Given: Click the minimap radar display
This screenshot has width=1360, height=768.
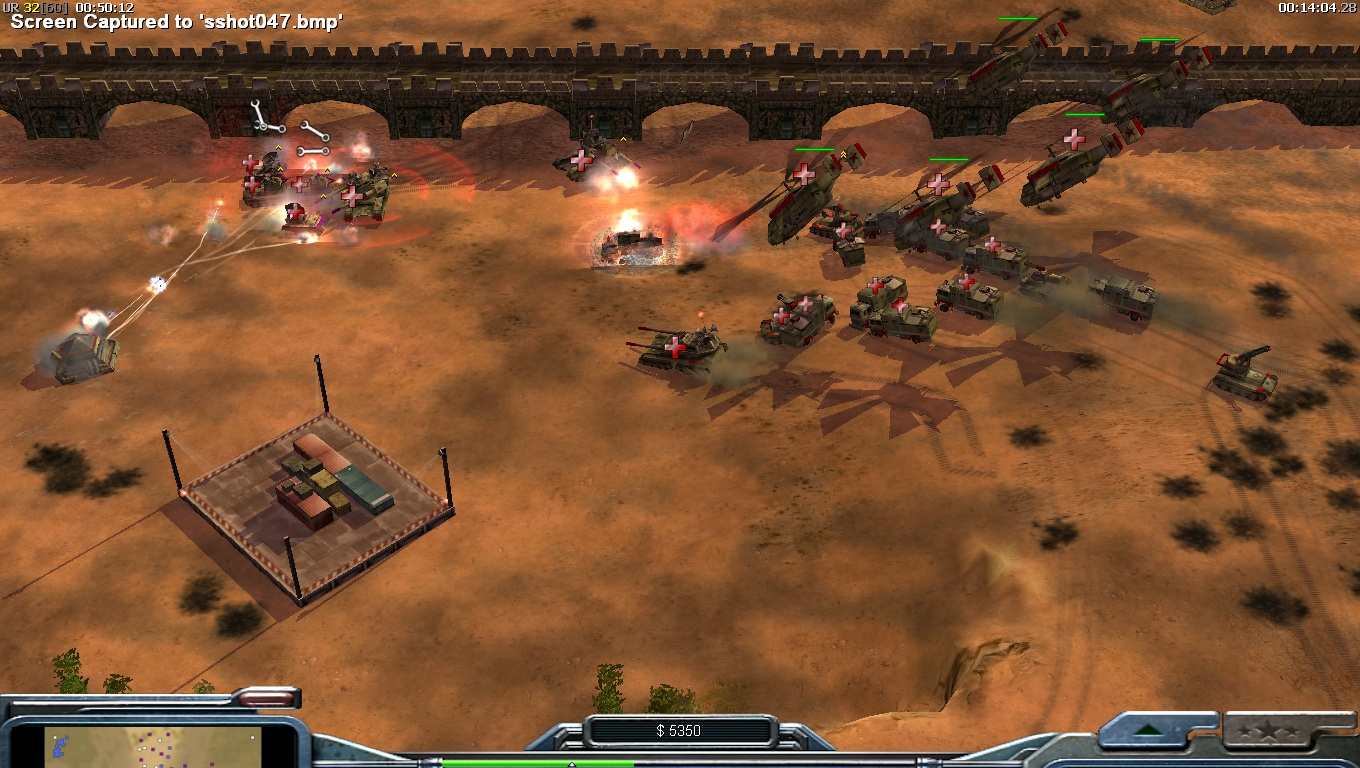Looking at the screenshot, I should (x=153, y=748).
